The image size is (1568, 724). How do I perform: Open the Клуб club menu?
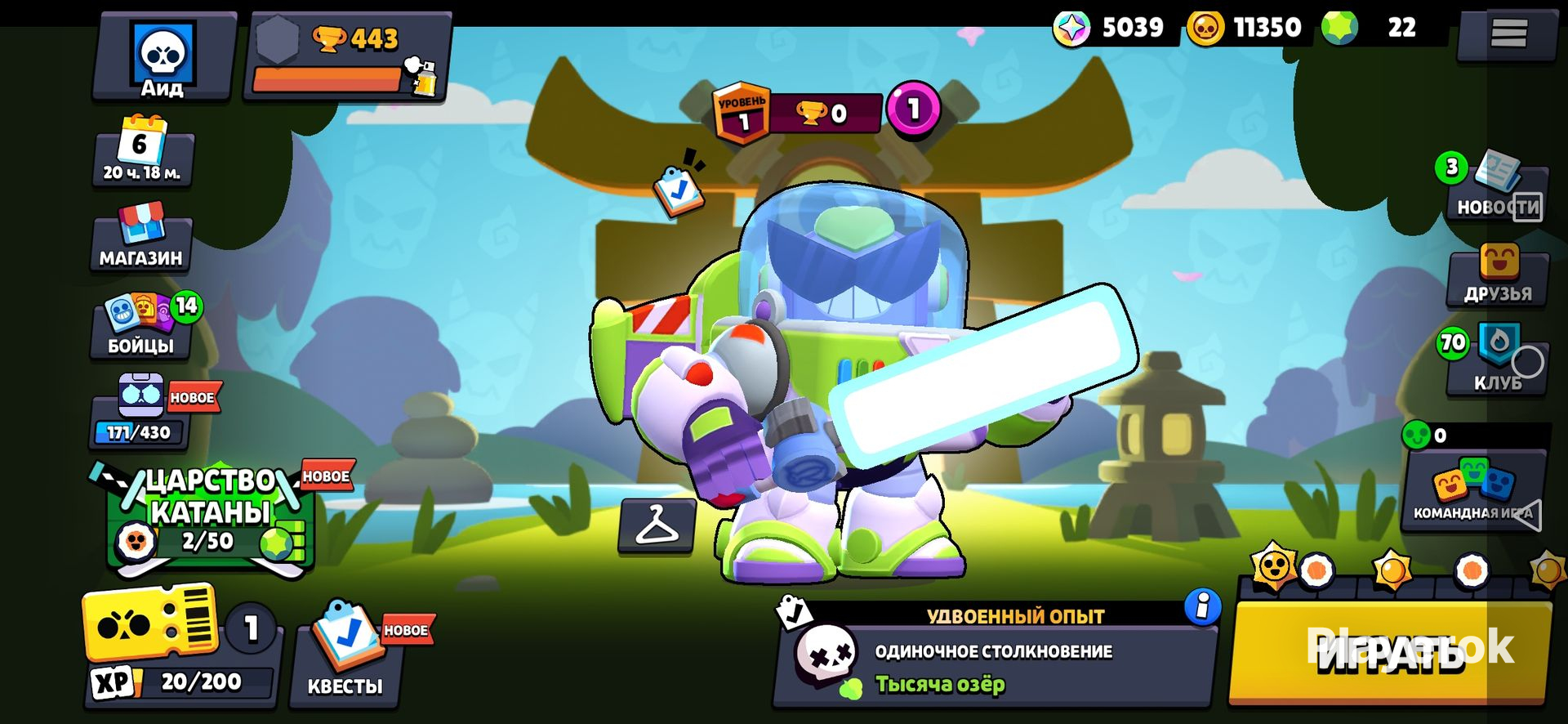point(1497,360)
